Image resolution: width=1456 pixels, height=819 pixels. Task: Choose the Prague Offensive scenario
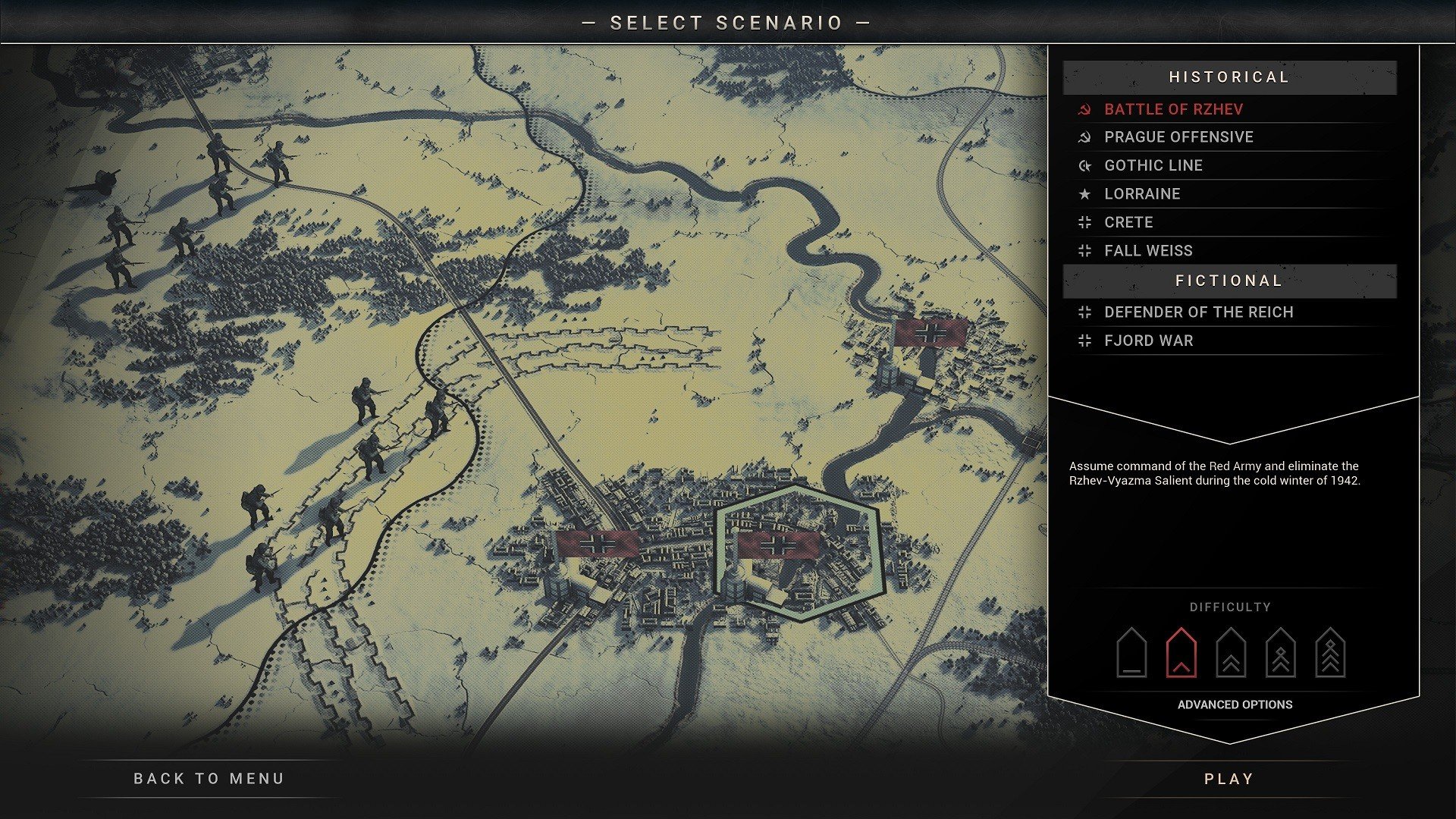[1178, 137]
